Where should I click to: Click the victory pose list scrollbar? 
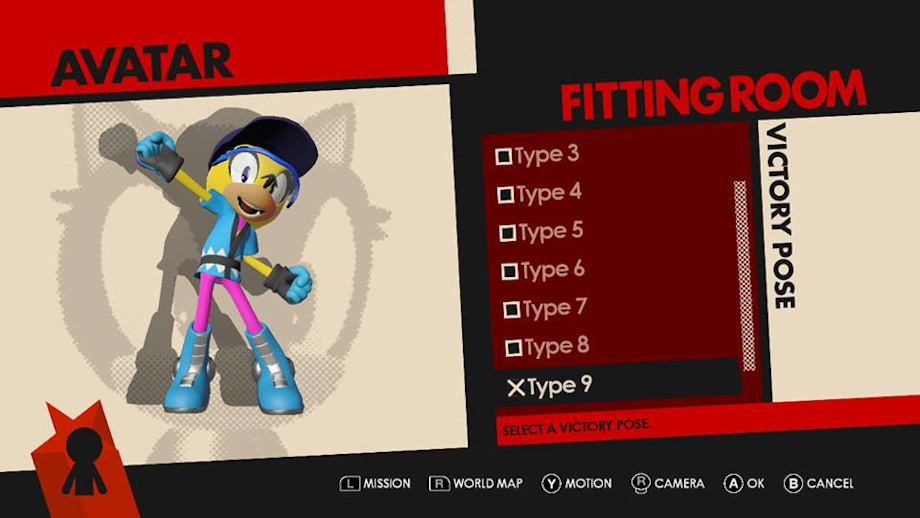tap(742, 275)
